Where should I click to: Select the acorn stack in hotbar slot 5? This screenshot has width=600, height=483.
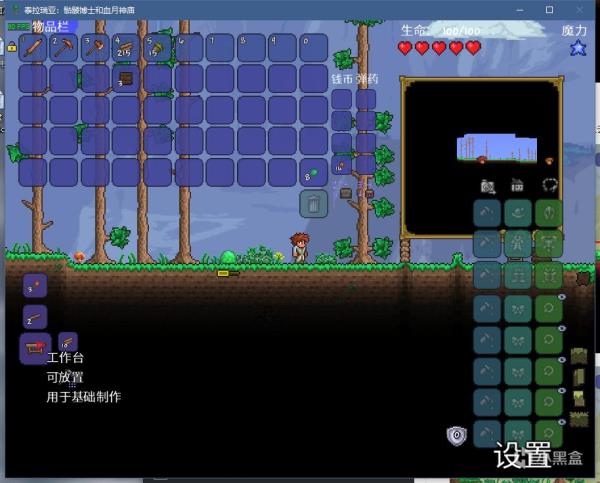[x=158, y=47]
